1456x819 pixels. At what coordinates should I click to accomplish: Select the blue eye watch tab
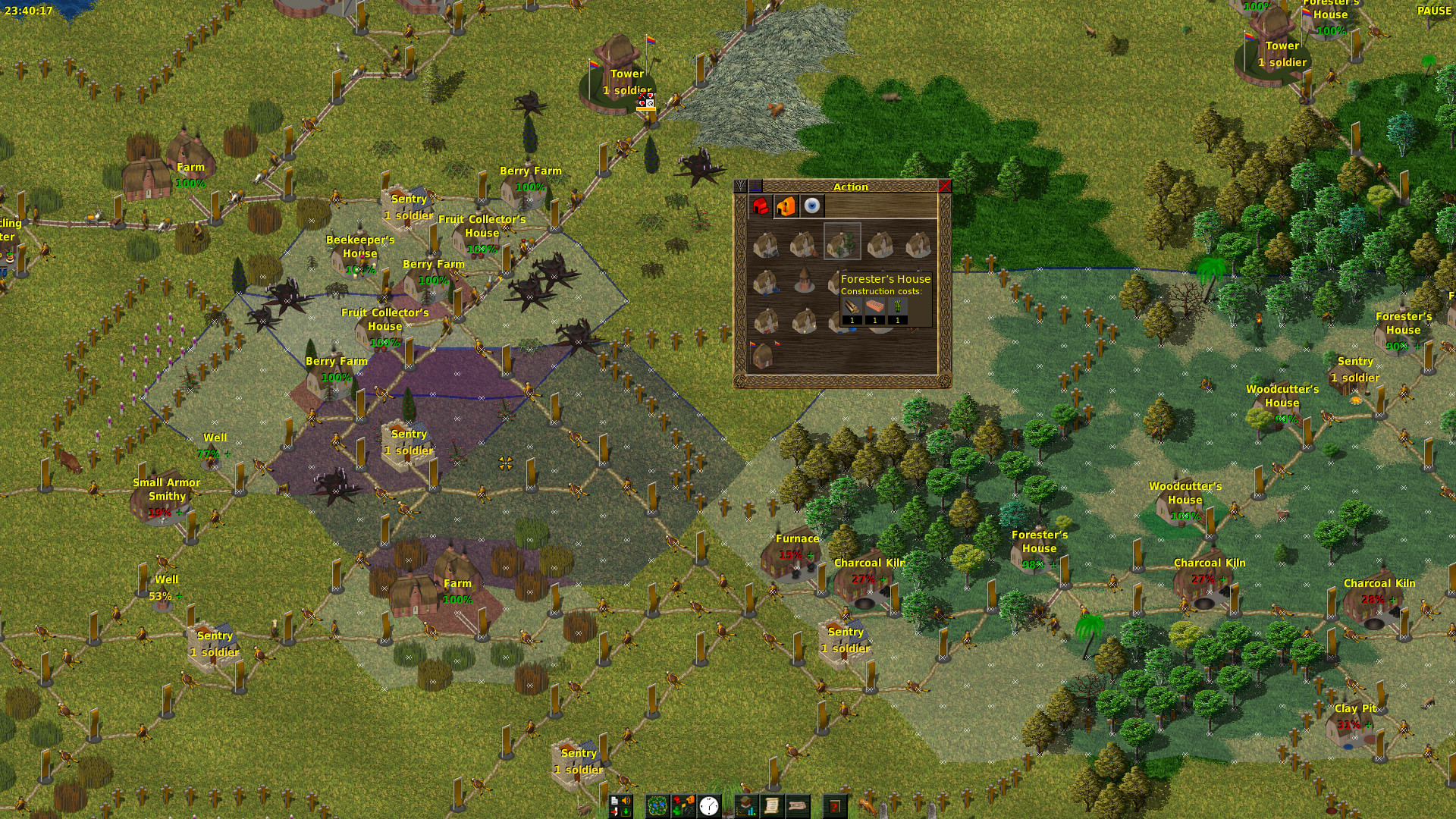(x=812, y=206)
